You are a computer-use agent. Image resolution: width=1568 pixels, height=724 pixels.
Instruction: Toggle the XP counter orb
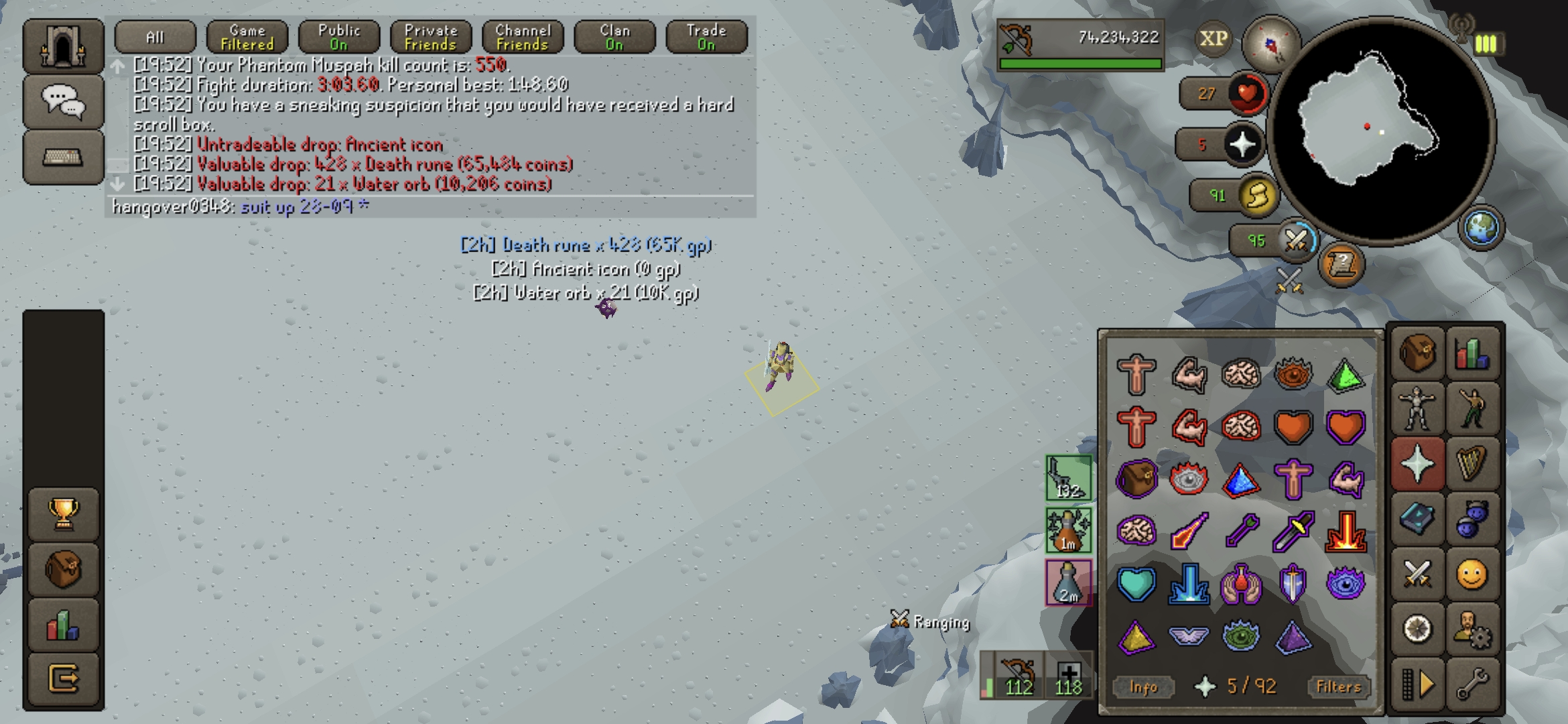(1214, 39)
